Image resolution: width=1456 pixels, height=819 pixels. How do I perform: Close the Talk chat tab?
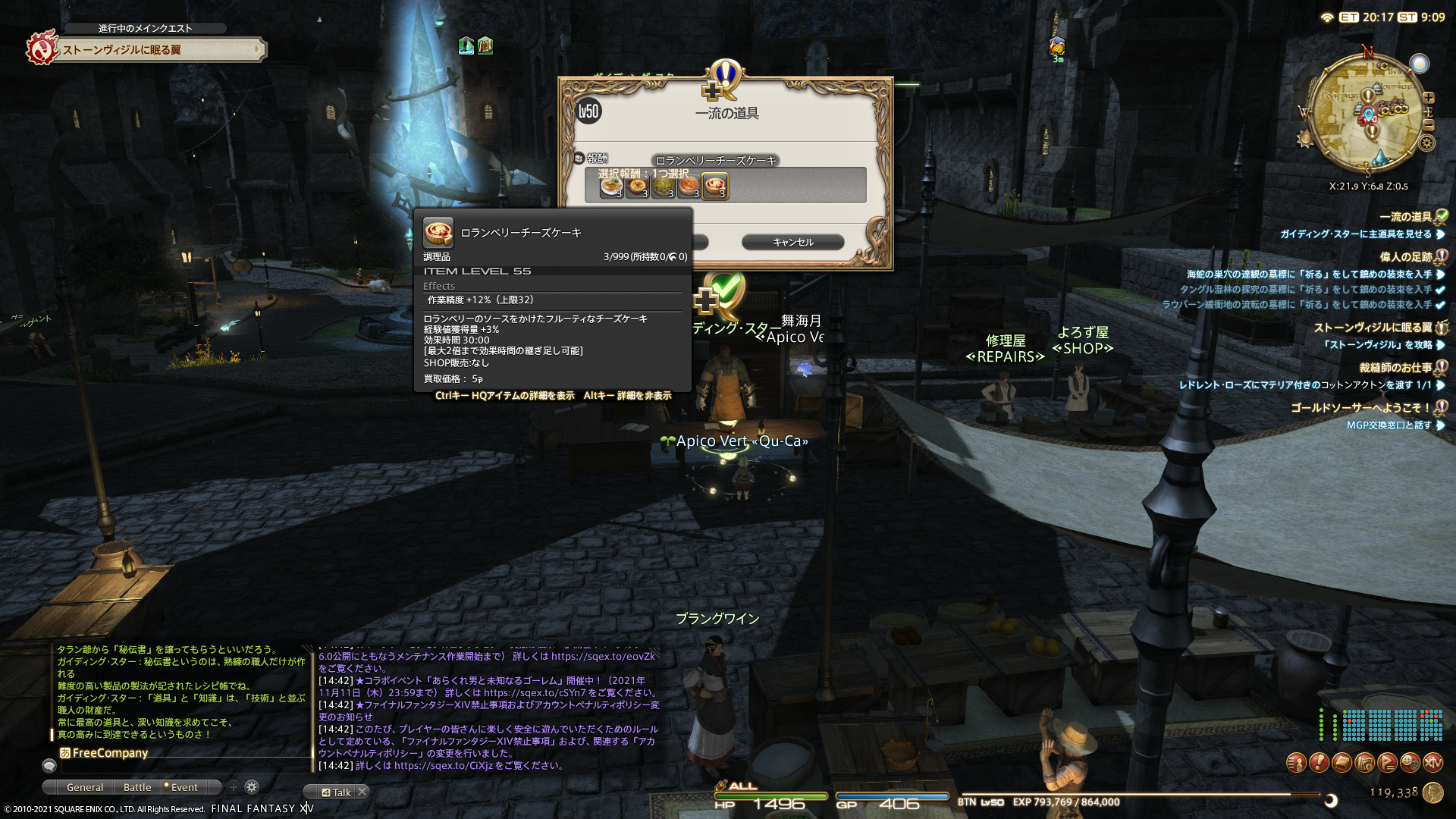(362, 792)
